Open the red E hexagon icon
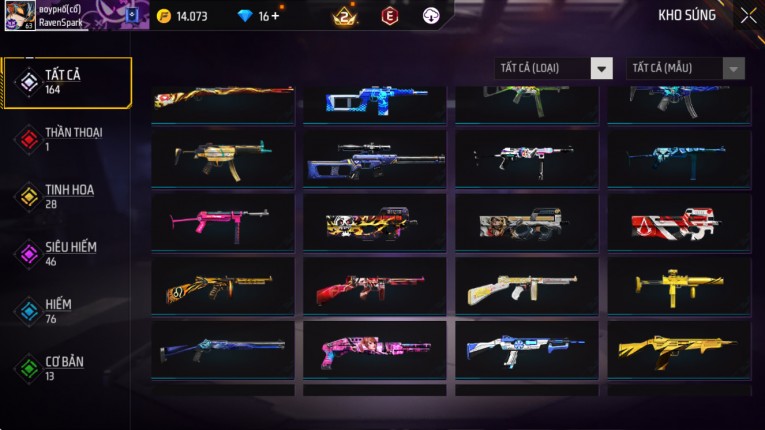The width and height of the screenshot is (765, 430). tap(390, 15)
